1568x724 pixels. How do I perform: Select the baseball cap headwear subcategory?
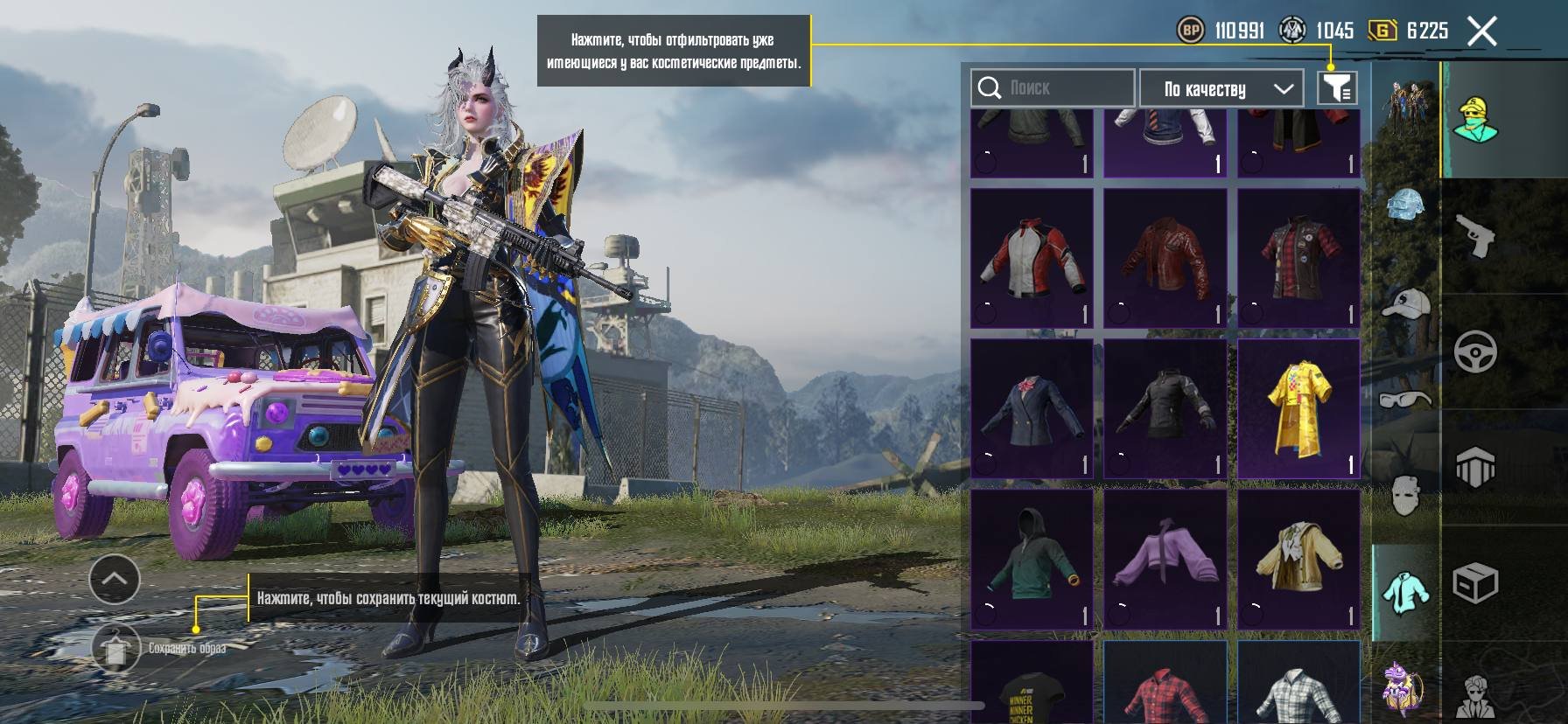[x=1405, y=304]
